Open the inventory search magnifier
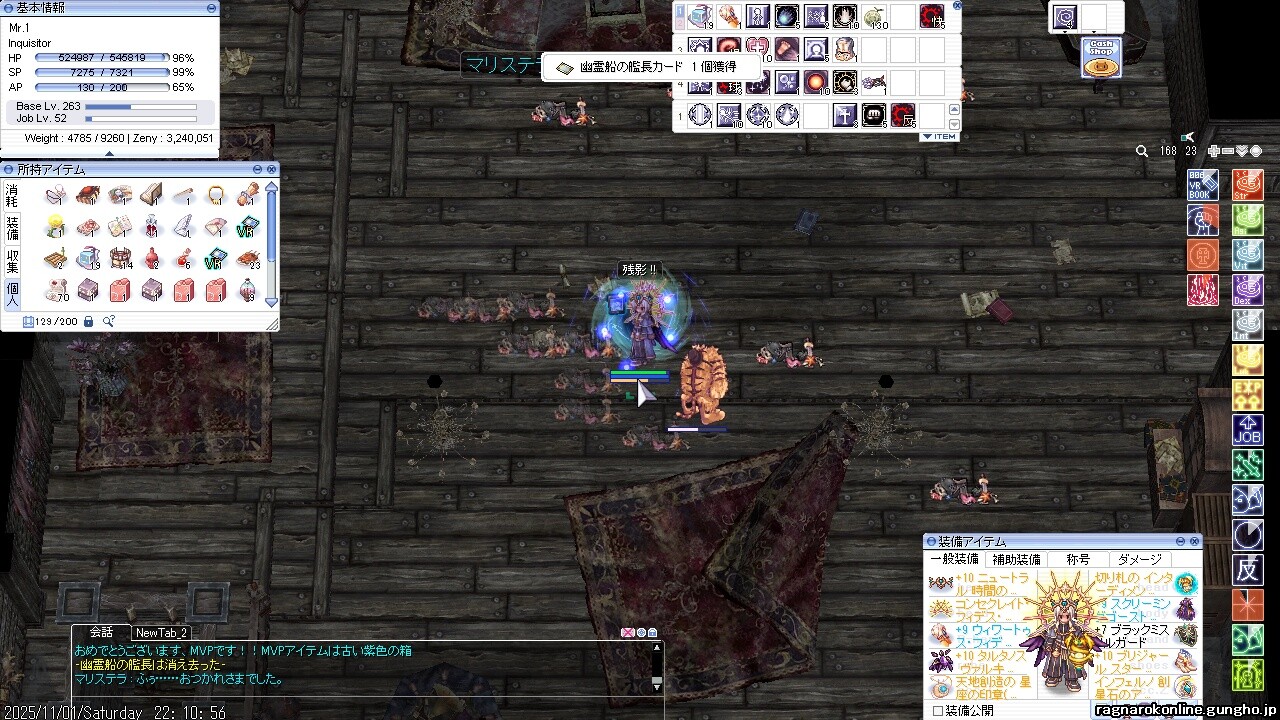The image size is (1280, 720). pos(108,321)
